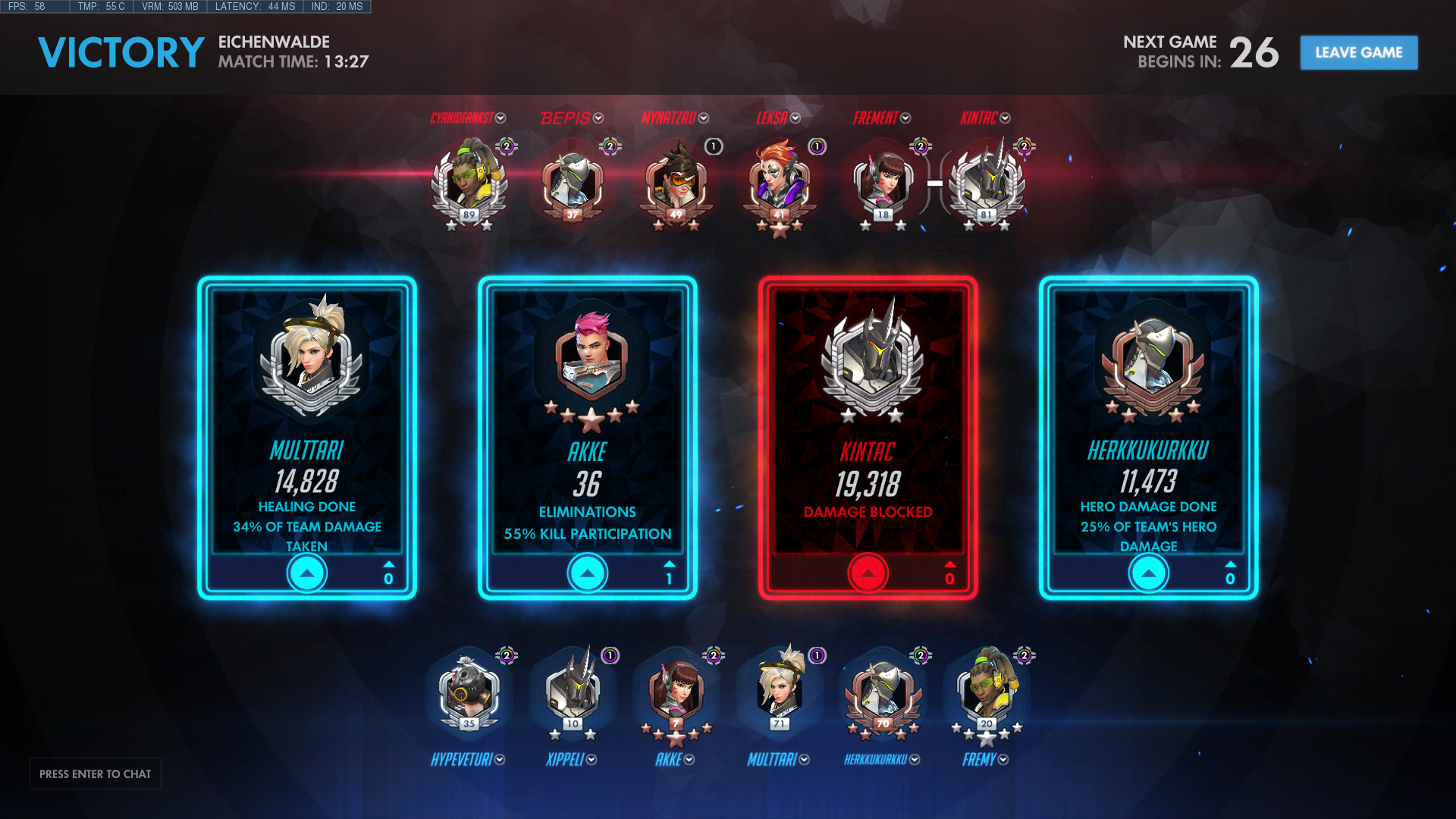Upvote Multtari's healing done card
This screenshot has width=1456, height=819.
[307, 573]
